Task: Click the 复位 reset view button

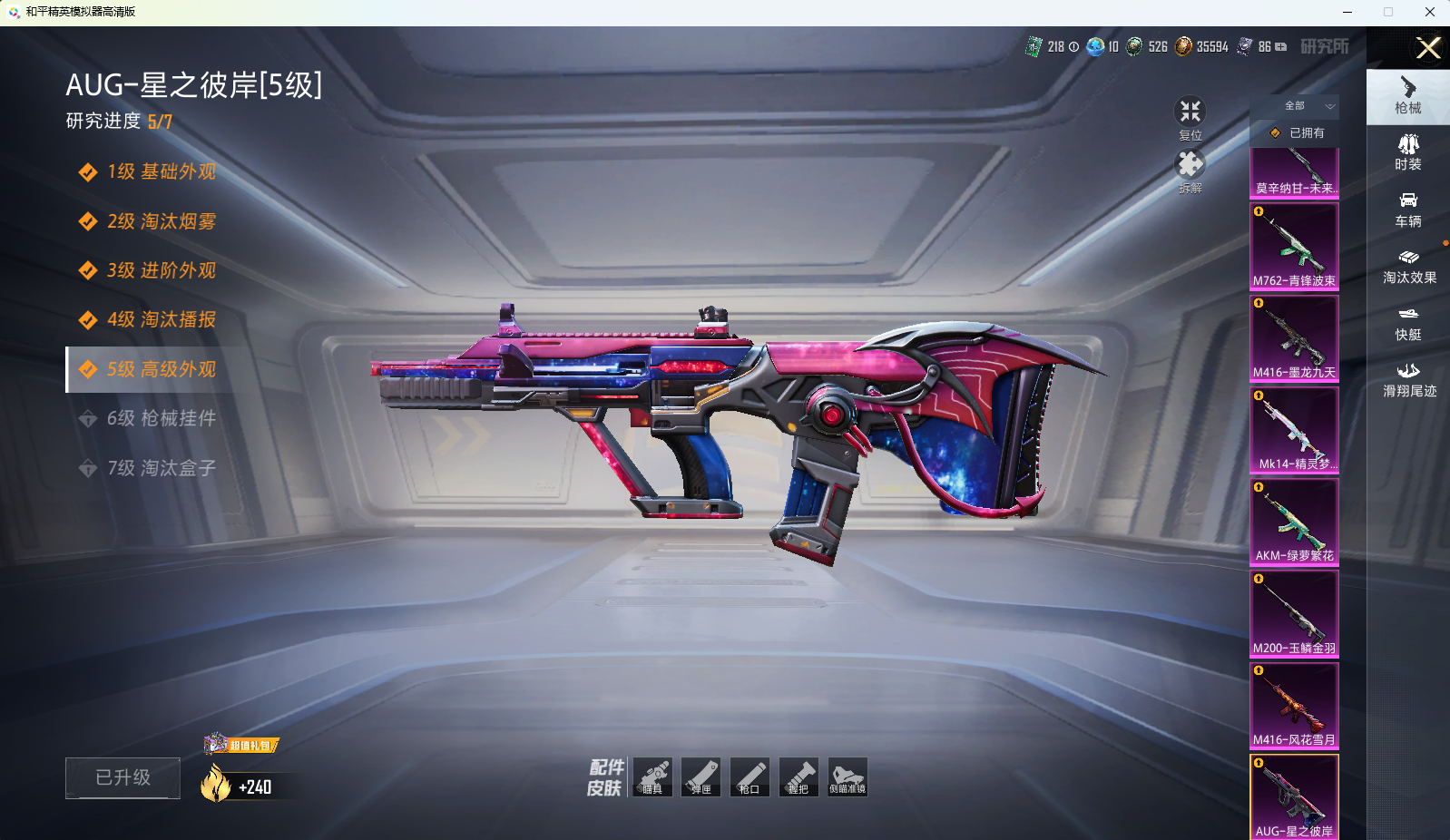Action: point(1190,116)
